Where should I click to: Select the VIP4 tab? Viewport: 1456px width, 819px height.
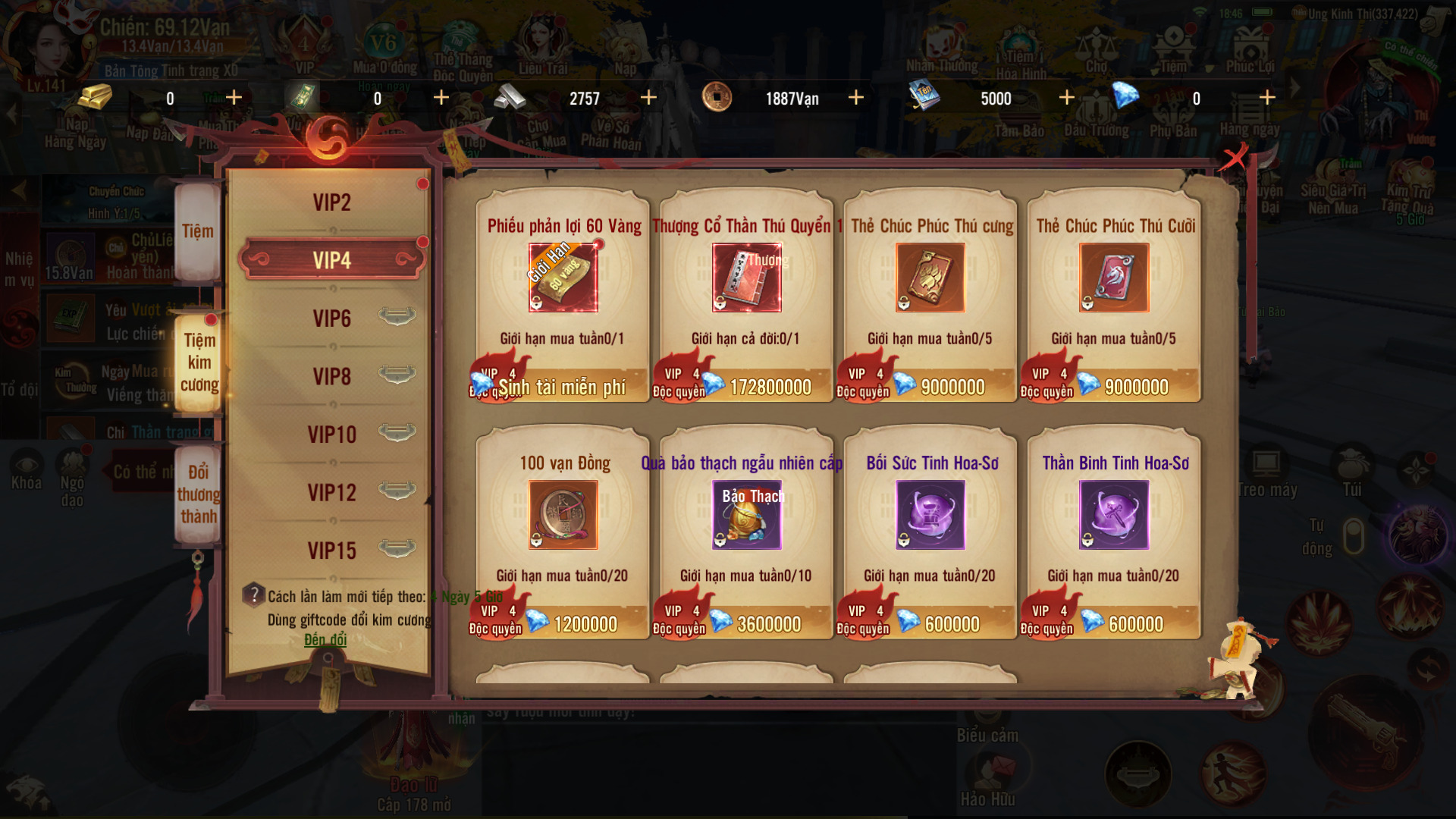(331, 260)
